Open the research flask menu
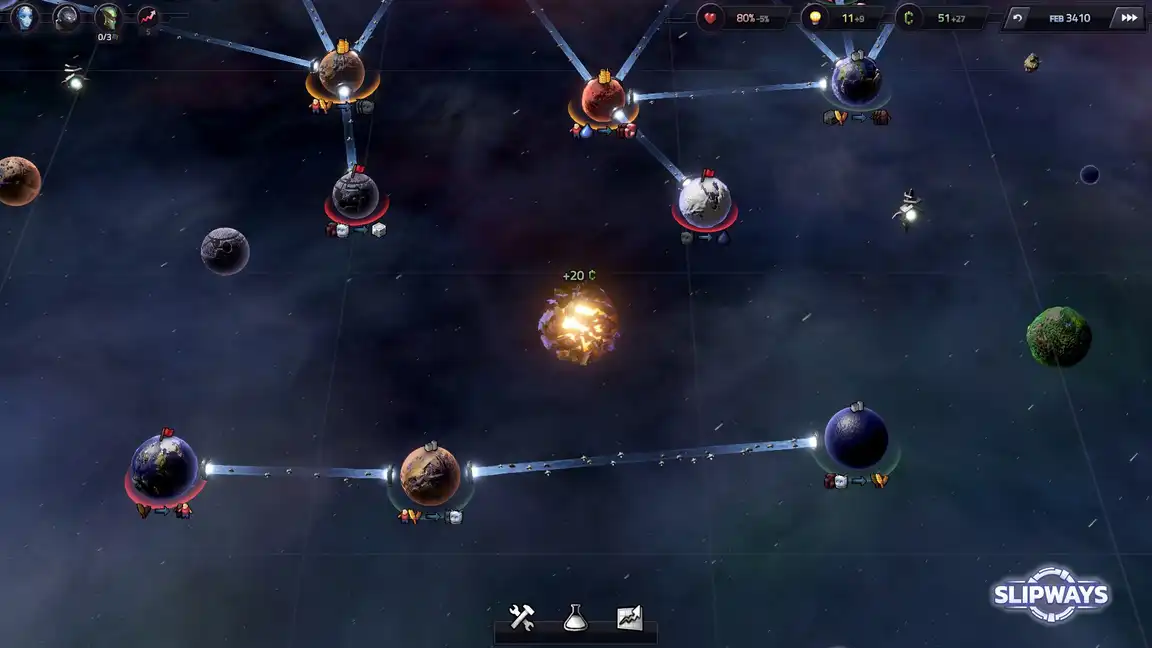1152x648 pixels. [x=575, y=617]
